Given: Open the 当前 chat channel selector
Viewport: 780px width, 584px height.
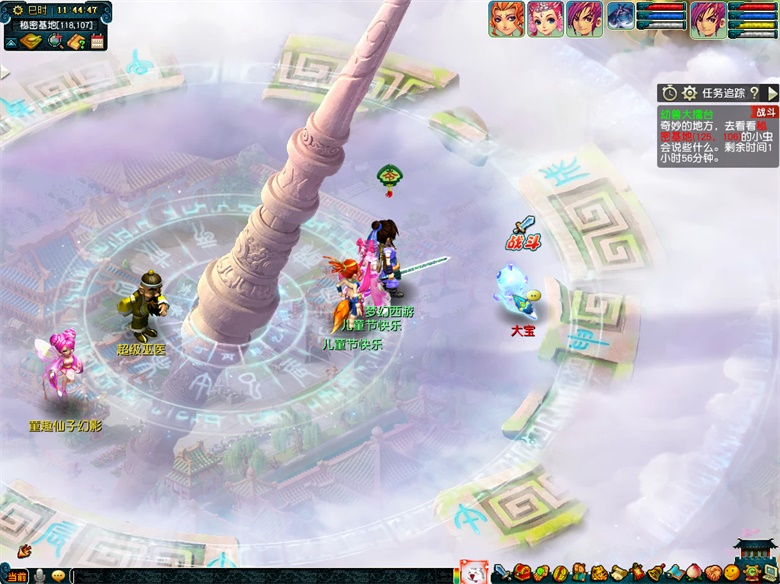Looking at the screenshot, I should tap(17, 576).
